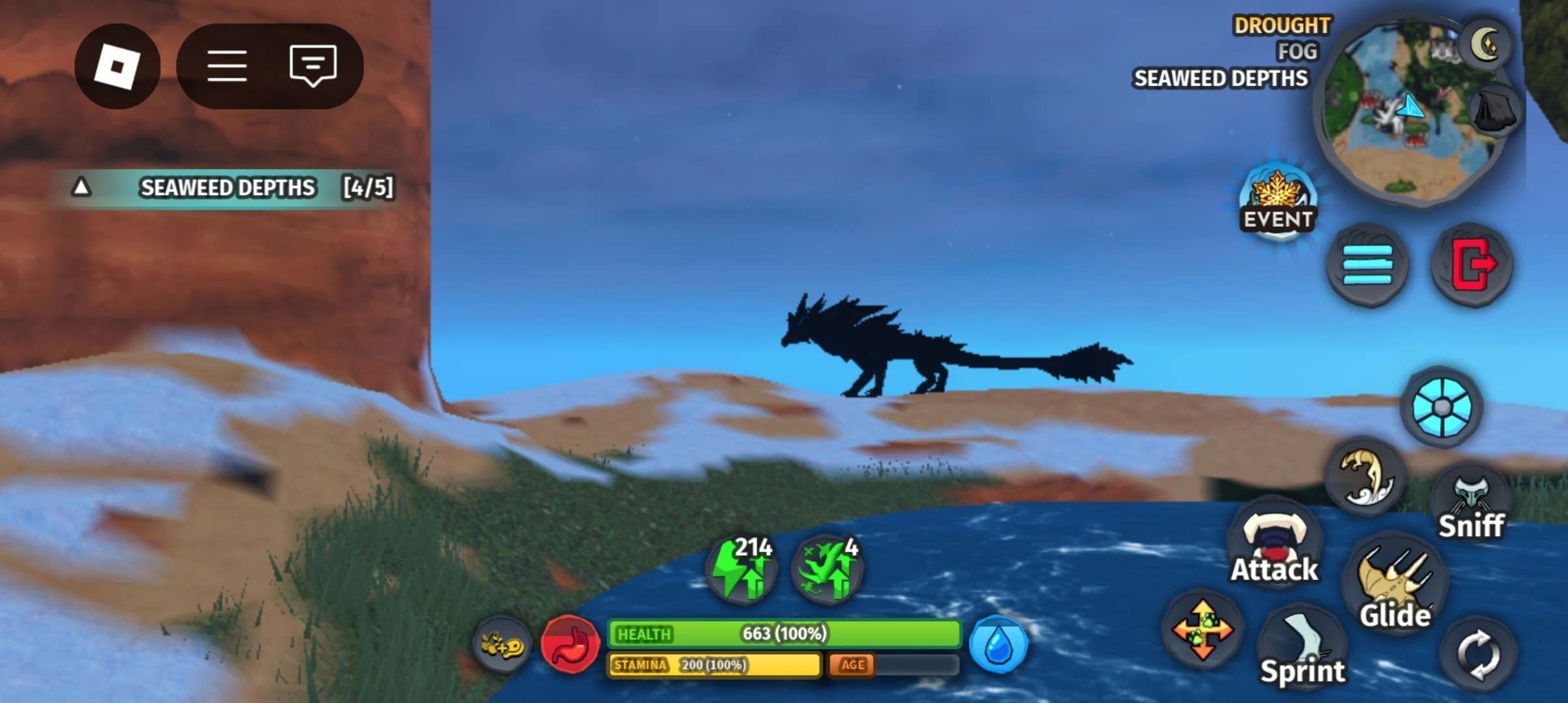The width and height of the screenshot is (1568, 703).
Task: Click the green energy counter showing 214
Action: [741, 568]
